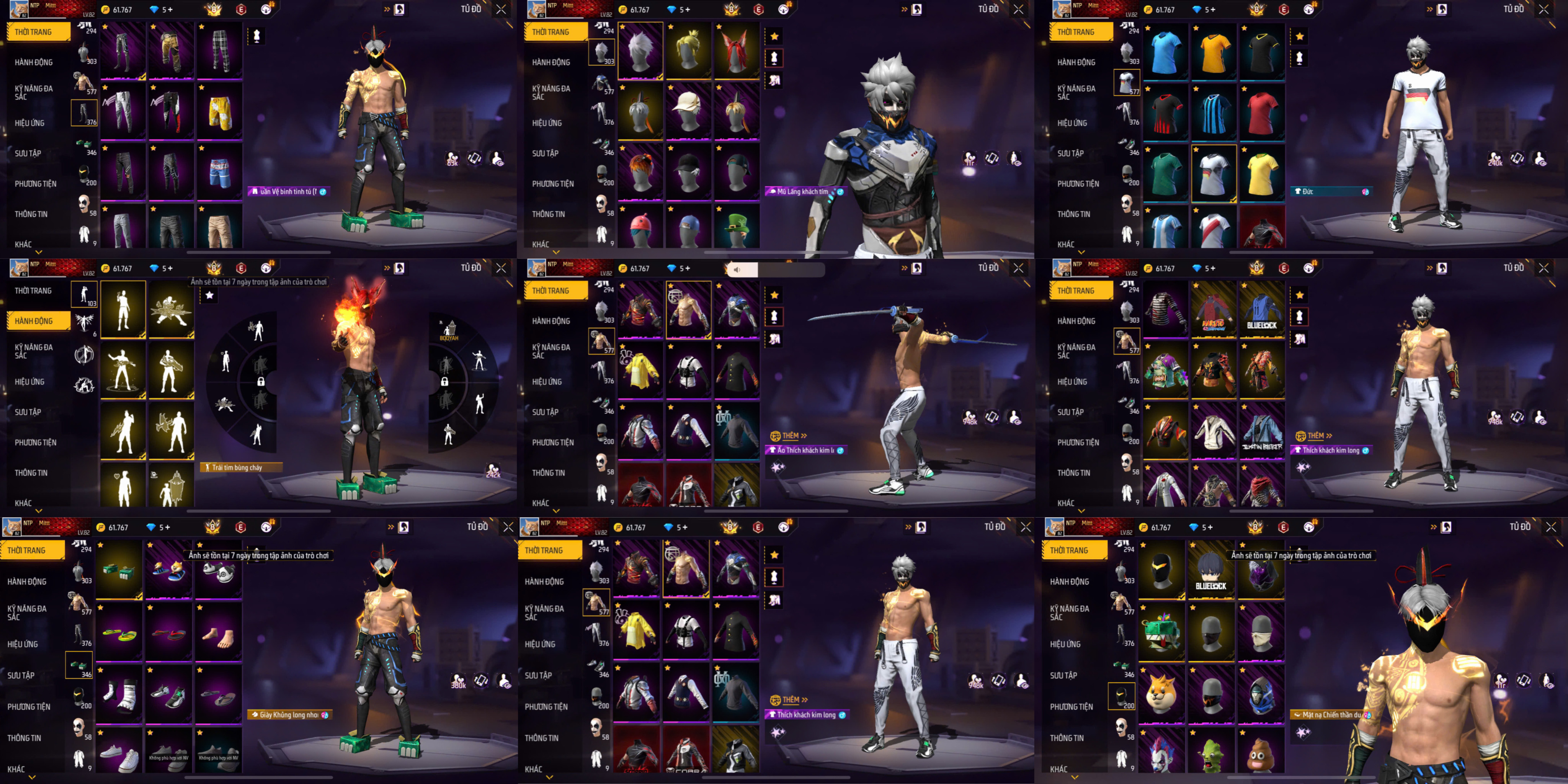Select the poop emoji mask
1568x784 pixels.
coord(1261,753)
